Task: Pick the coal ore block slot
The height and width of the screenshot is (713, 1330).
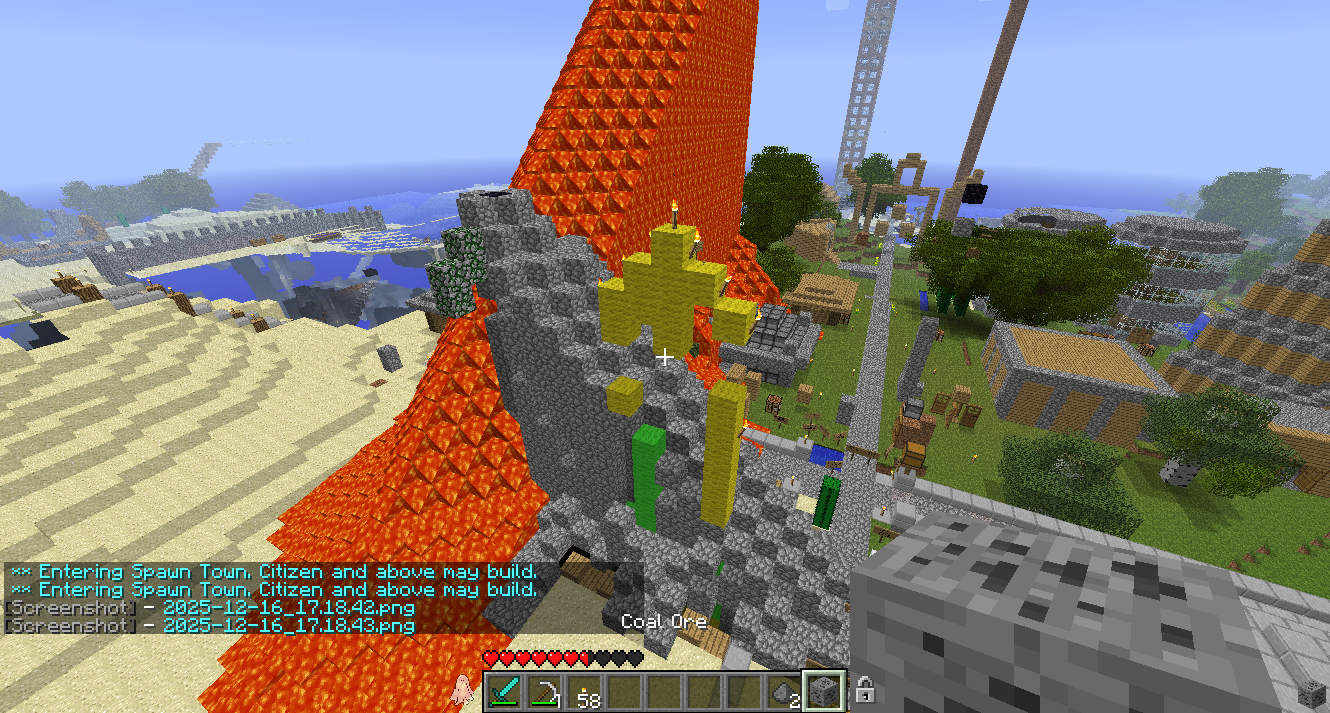Action: [x=825, y=691]
